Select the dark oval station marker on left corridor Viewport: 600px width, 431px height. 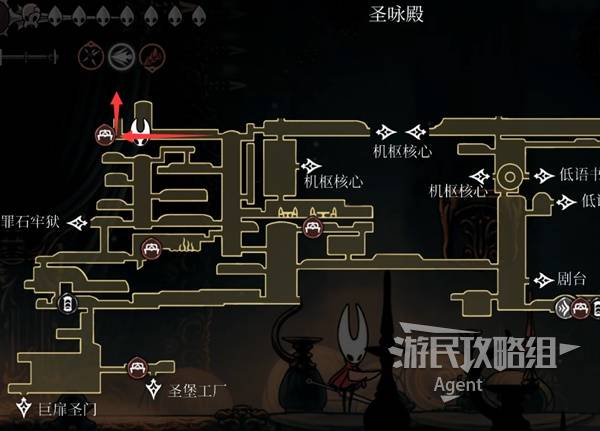65,304
